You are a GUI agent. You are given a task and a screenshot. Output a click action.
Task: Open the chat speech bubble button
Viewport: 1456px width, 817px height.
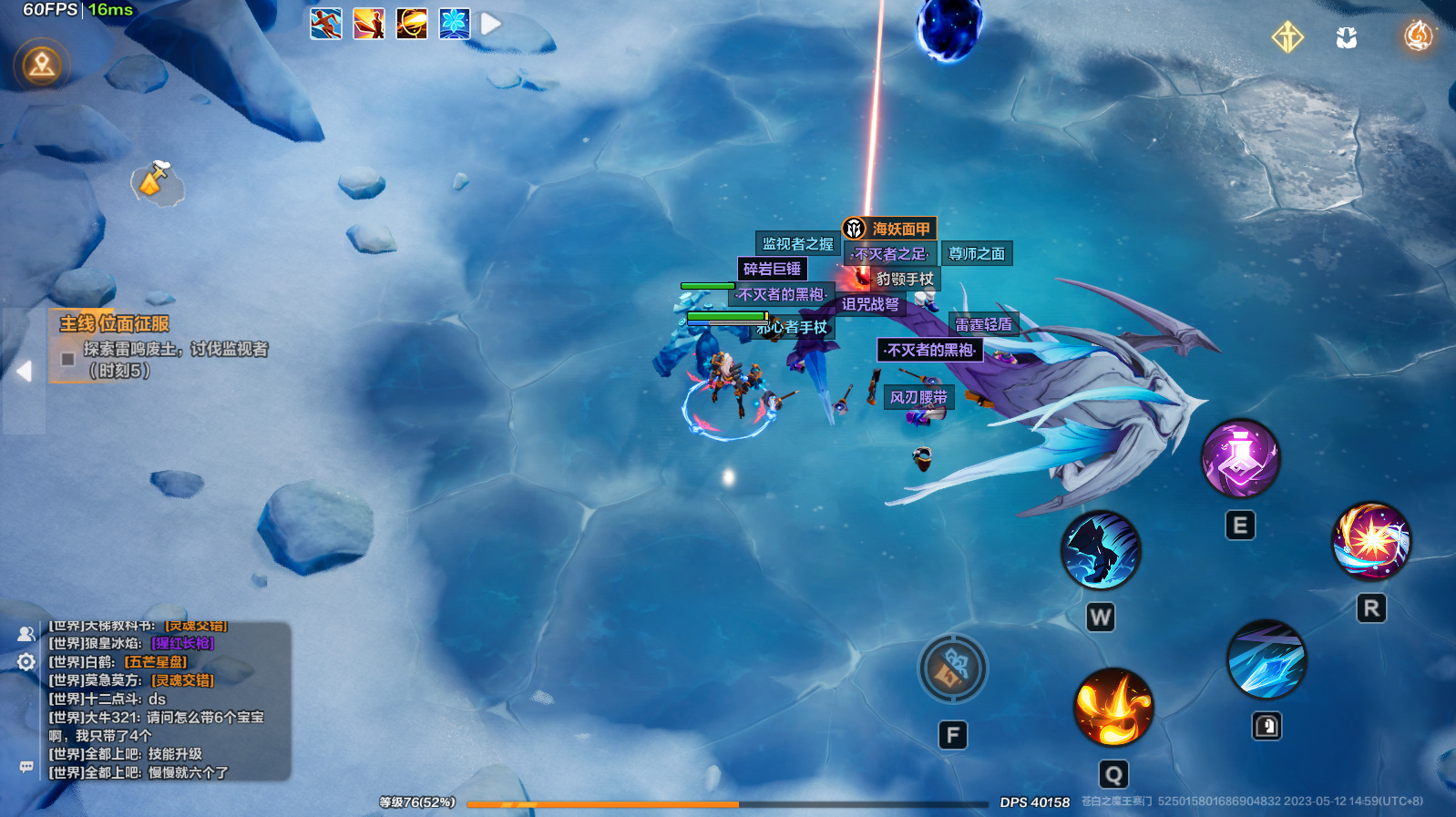point(26,767)
